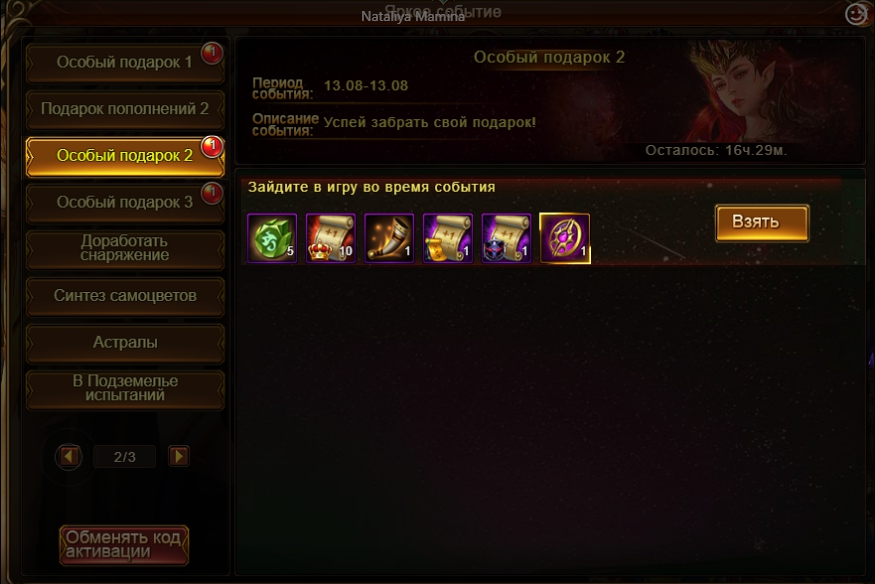Image resolution: width=875 pixels, height=584 pixels.
Task: Select the highlighted Особый подарок 2 tab
Action: tap(124, 155)
